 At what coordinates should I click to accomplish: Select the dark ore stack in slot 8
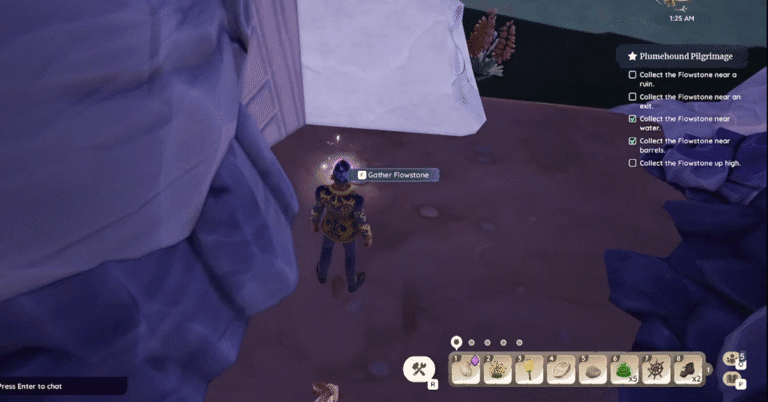click(687, 370)
